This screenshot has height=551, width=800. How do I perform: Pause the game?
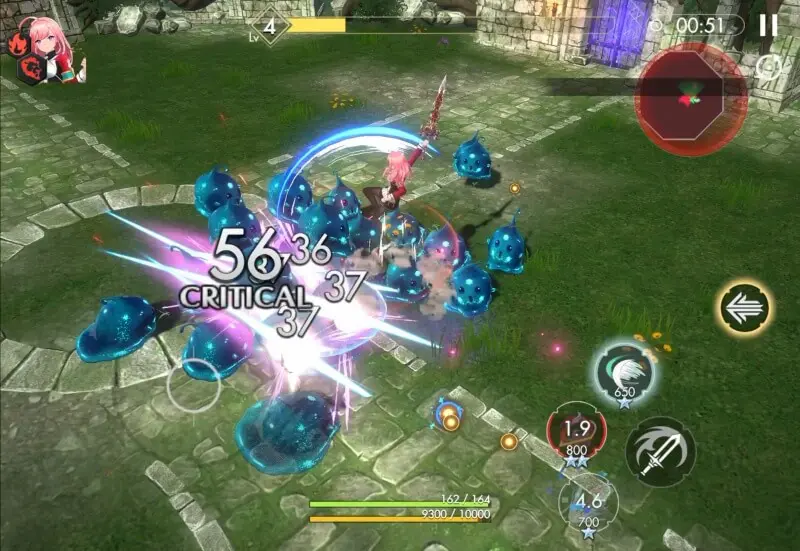tap(768, 25)
